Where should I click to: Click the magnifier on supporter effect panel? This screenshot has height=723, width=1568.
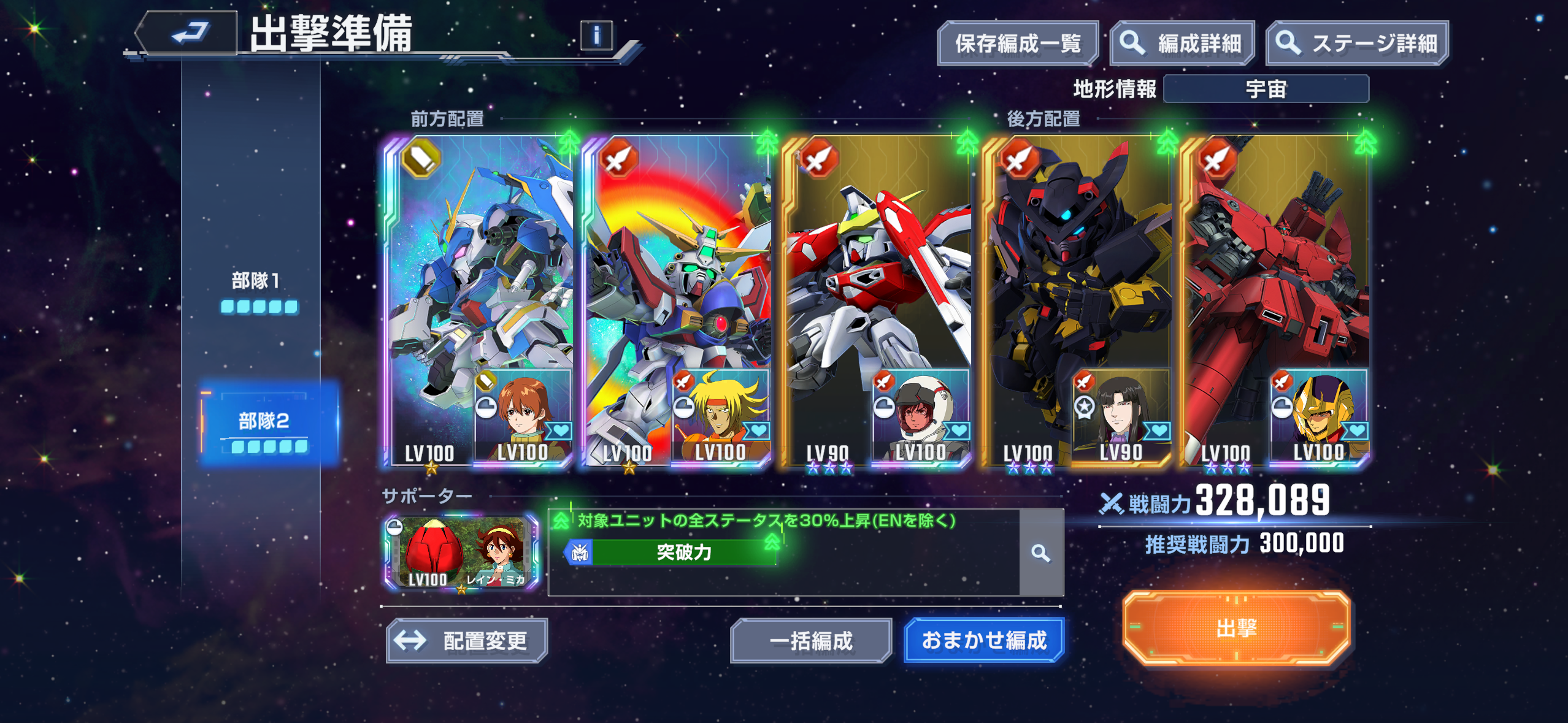[x=1040, y=553]
